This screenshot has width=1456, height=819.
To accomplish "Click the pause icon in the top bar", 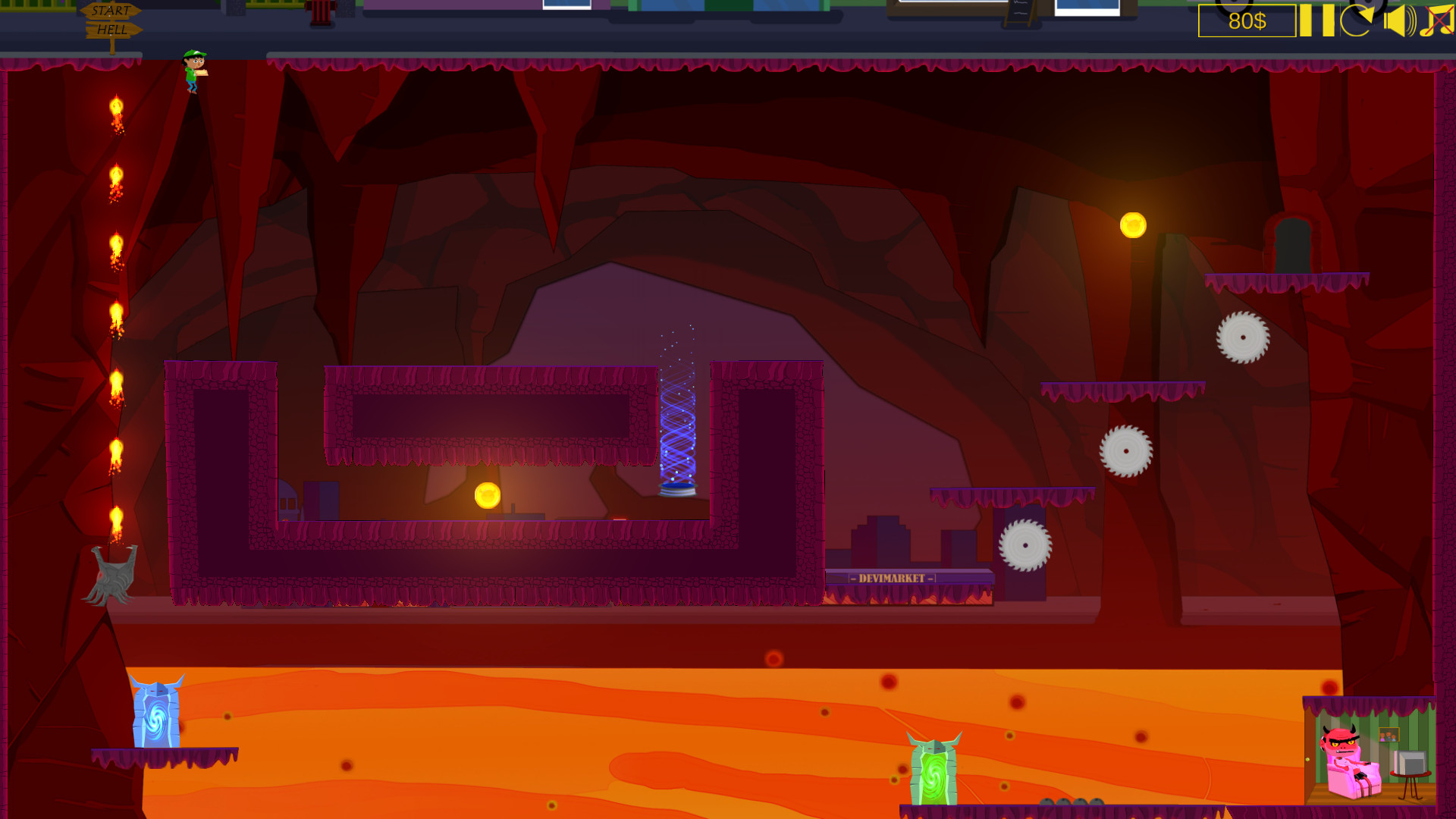I will pos(1316,21).
